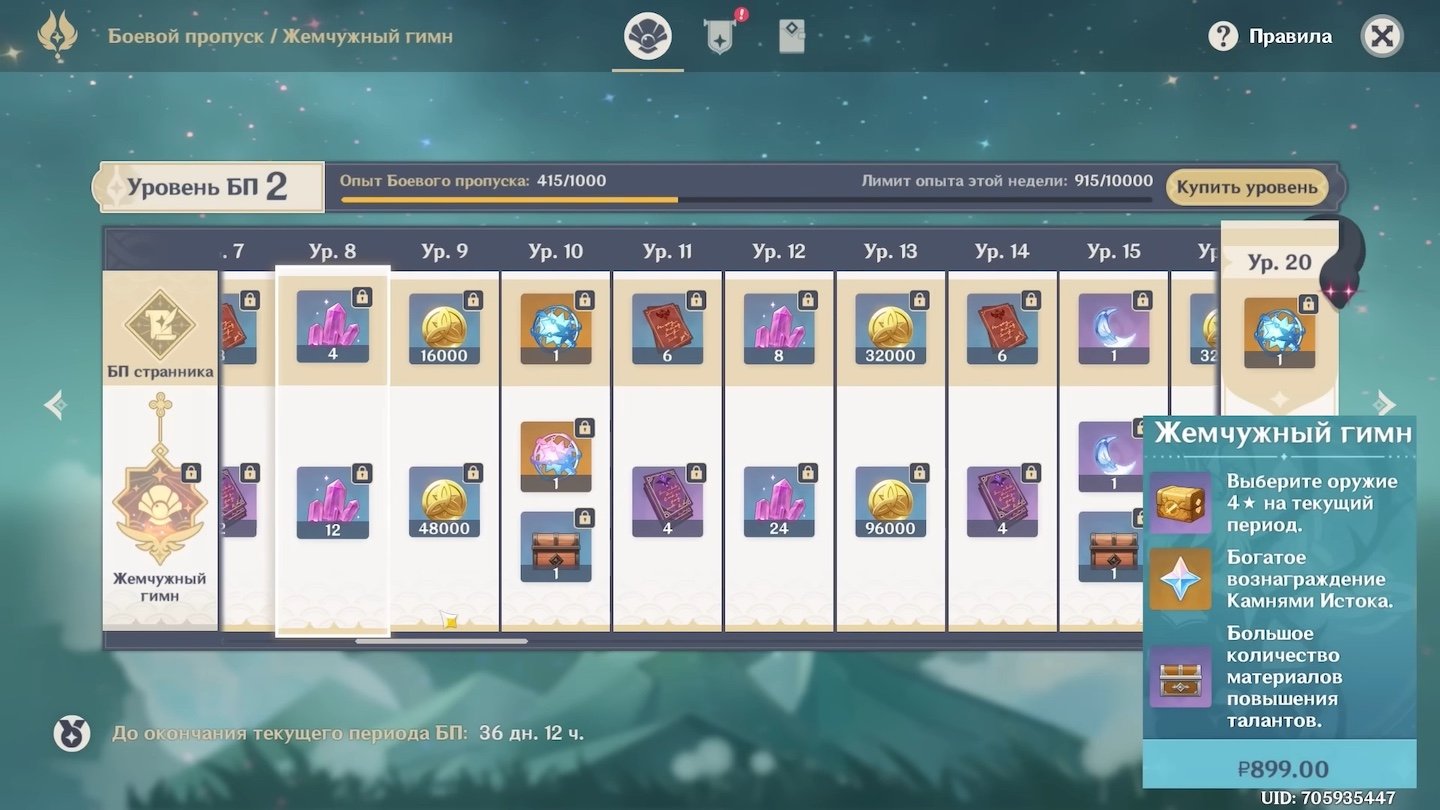The width and height of the screenshot is (1440, 810).
Task: Open the journal book tab
Action: pos(791,37)
